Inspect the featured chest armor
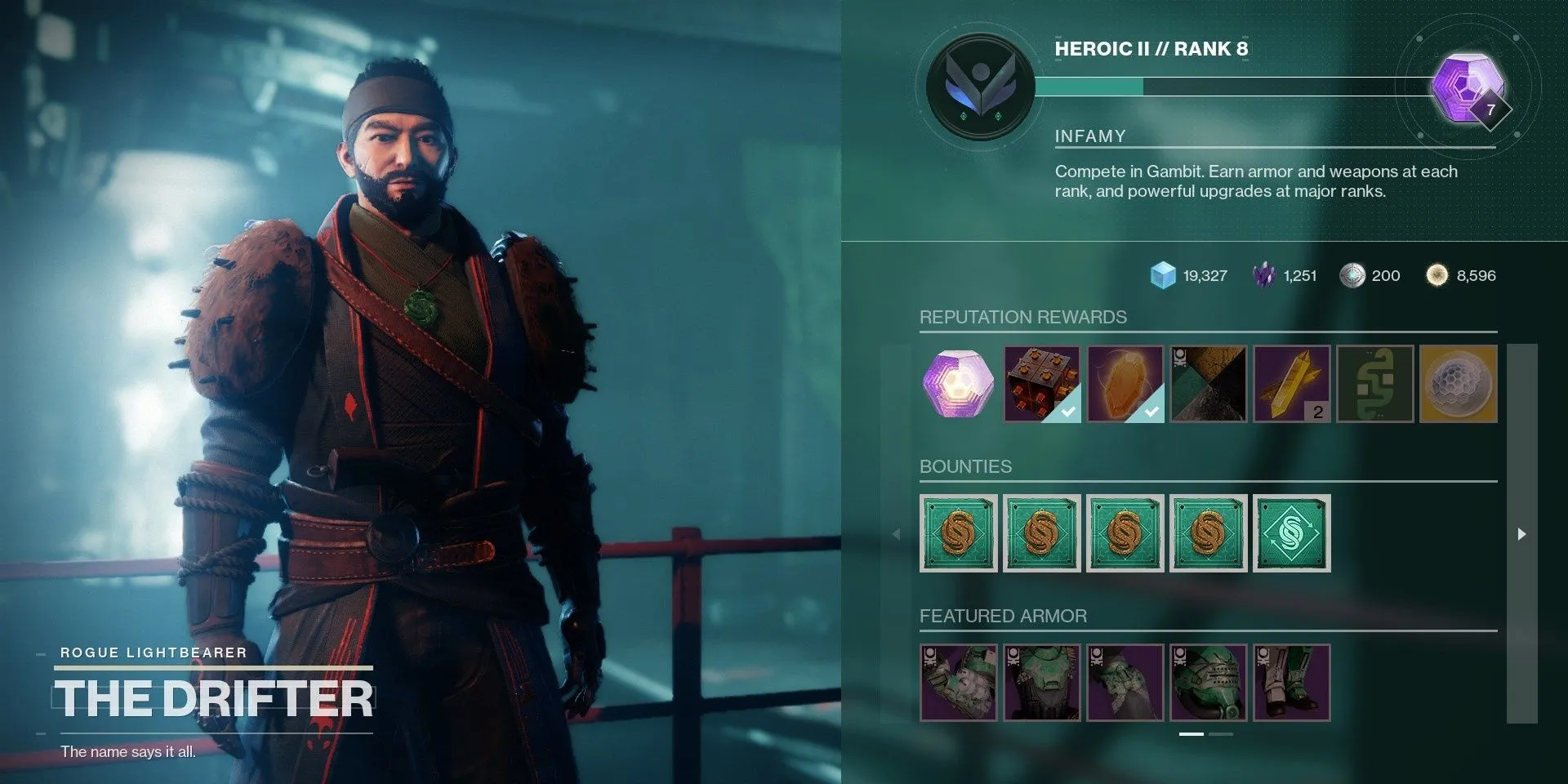This screenshot has width=1568, height=784. click(x=1042, y=683)
